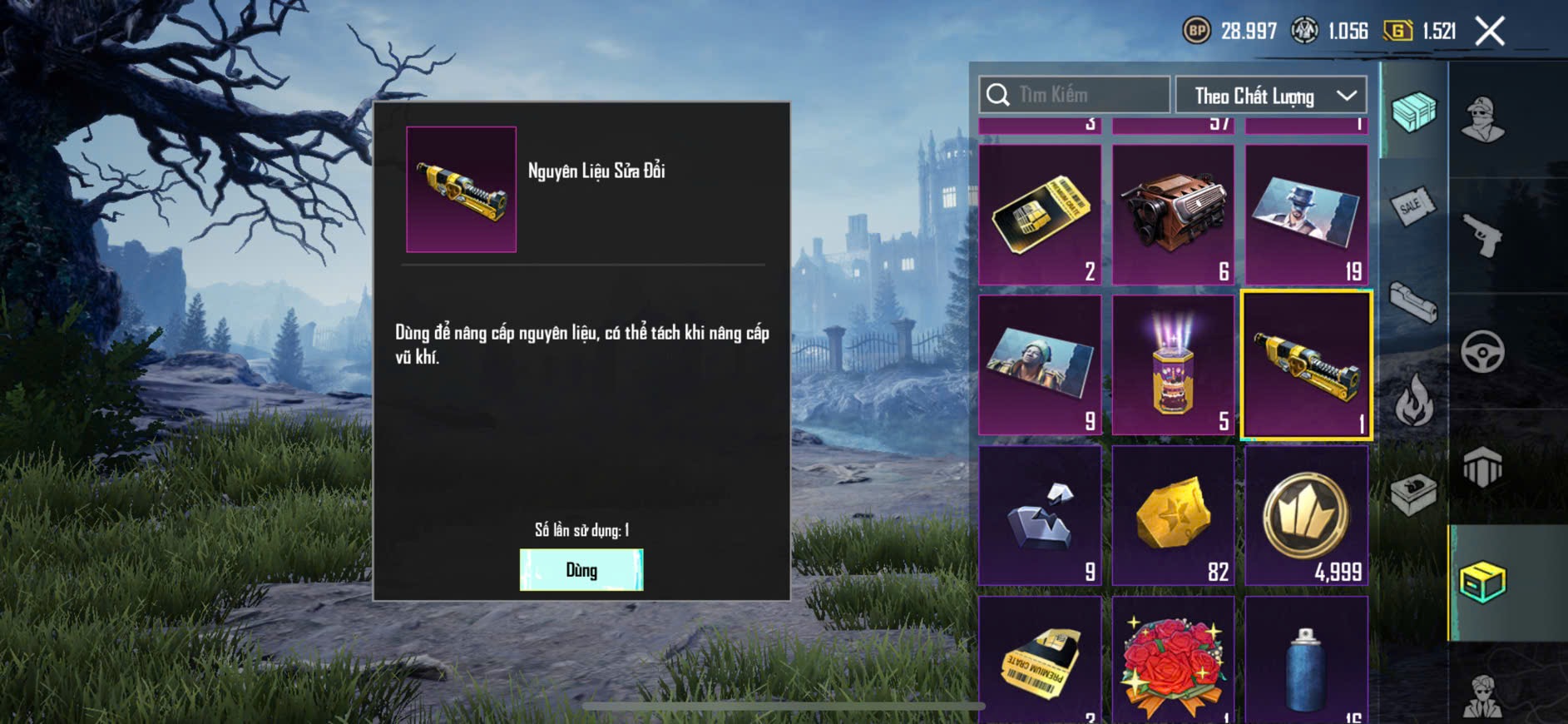Switch to the SALE ticket category
This screenshot has height=724, width=1568.
click(x=1412, y=206)
